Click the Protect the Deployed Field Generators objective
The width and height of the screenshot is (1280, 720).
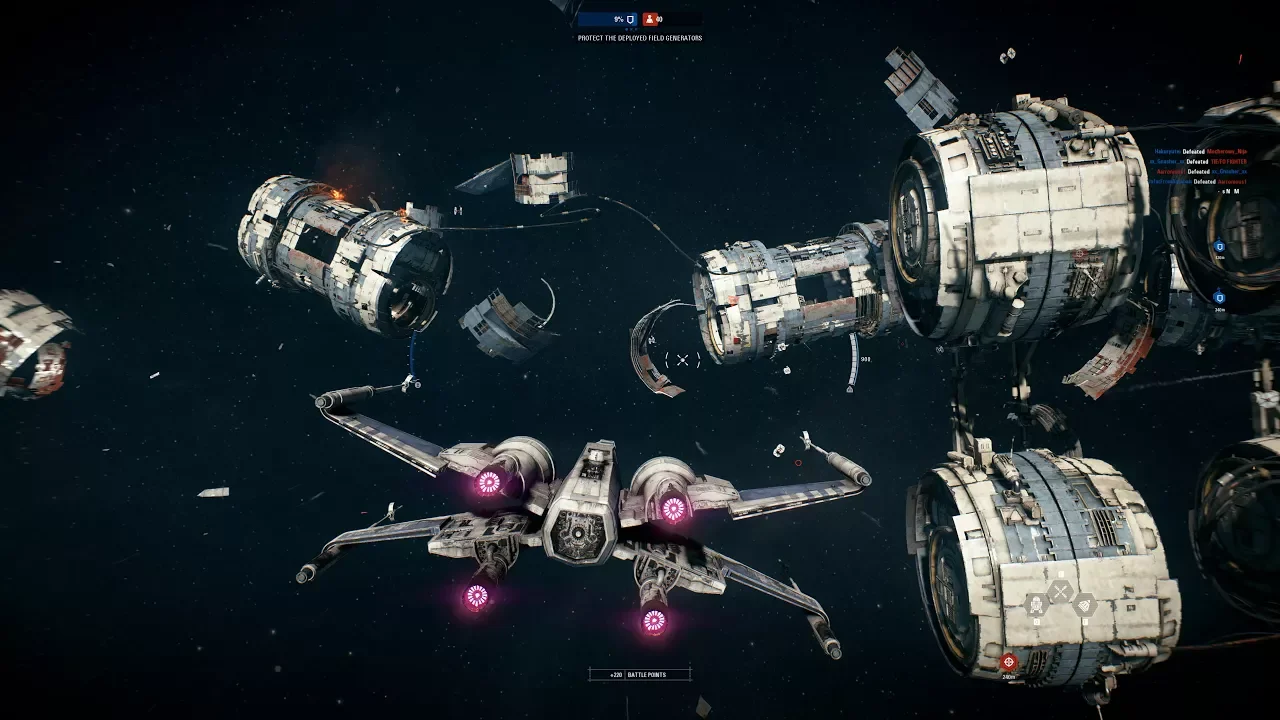point(640,38)
